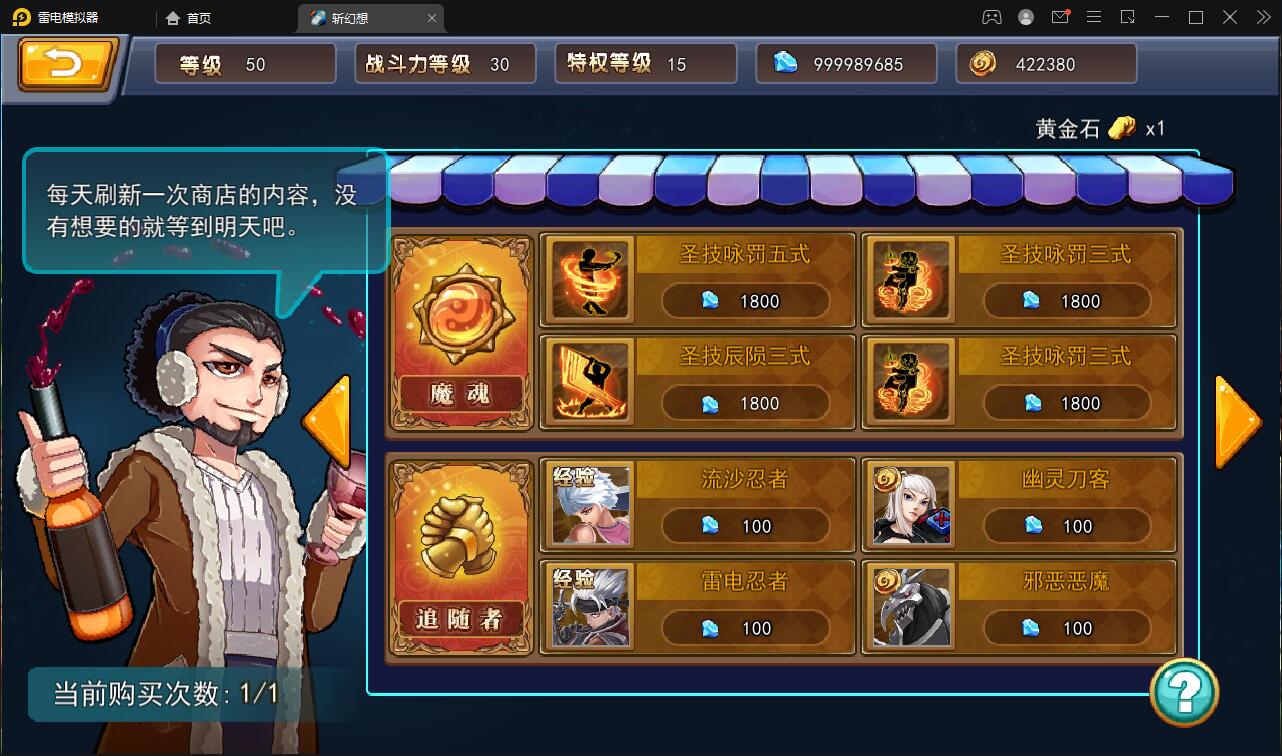Click the 圣技咏罚五式 flame skill icon

[x=589, y=280]
